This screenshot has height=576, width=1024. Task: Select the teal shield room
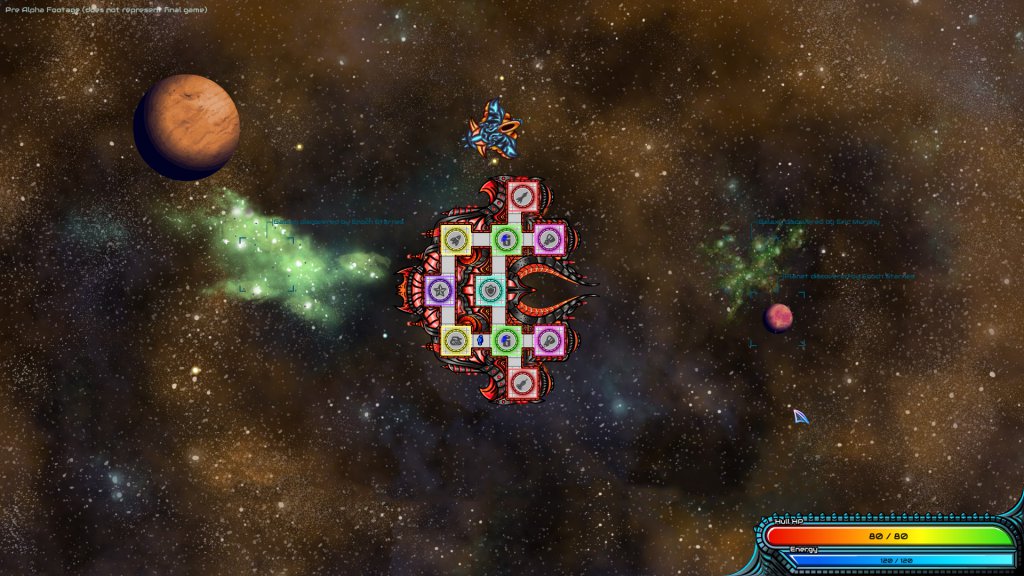pyautogui.click(x=490, y=291)
